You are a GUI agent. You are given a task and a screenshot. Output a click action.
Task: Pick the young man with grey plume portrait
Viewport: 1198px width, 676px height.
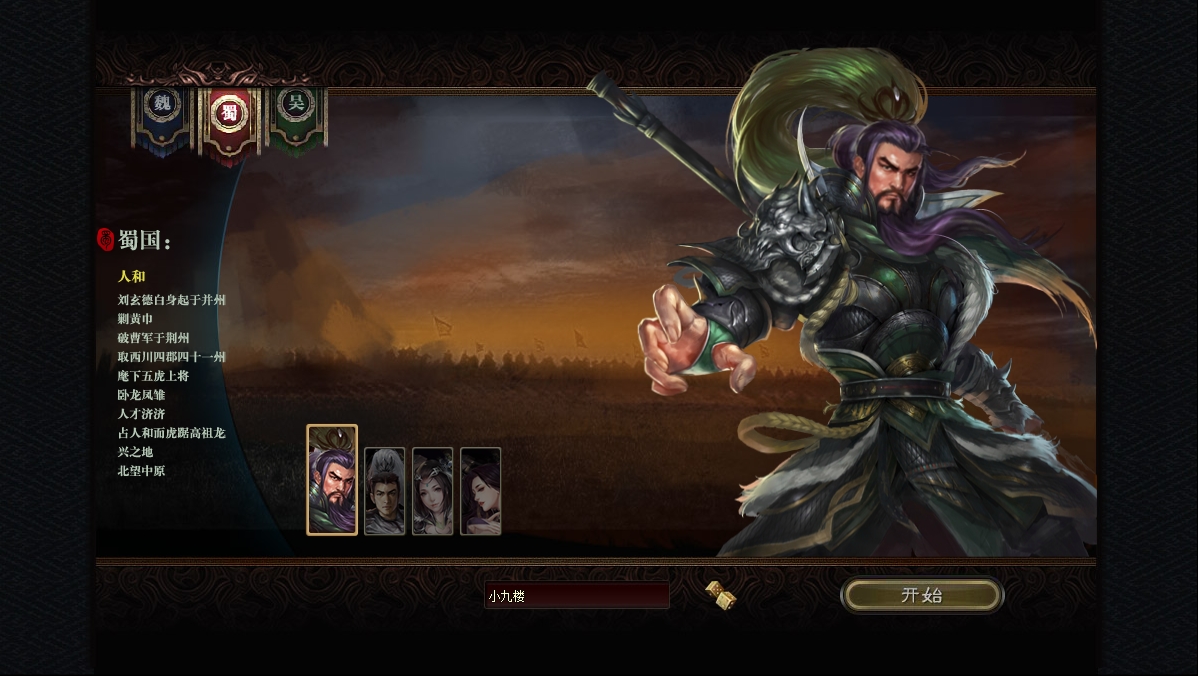[x=385, y=491]
